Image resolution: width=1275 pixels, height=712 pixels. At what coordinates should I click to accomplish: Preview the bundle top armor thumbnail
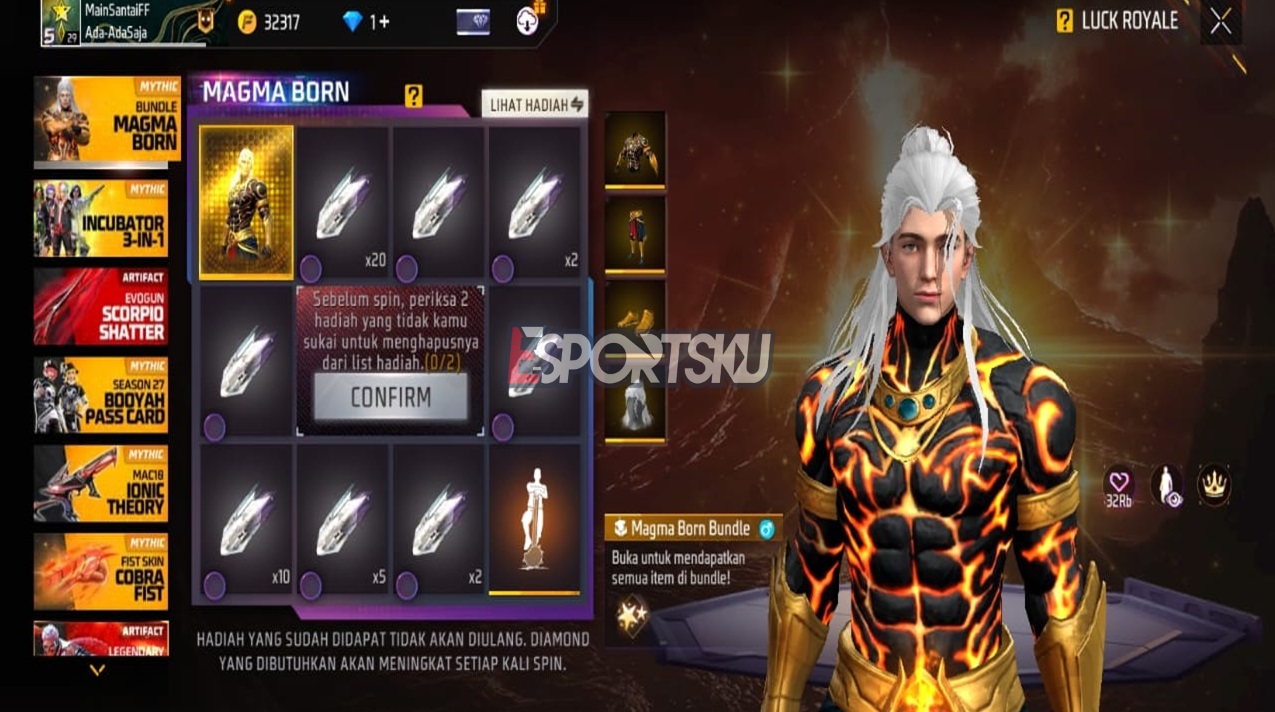coord(634,149)
